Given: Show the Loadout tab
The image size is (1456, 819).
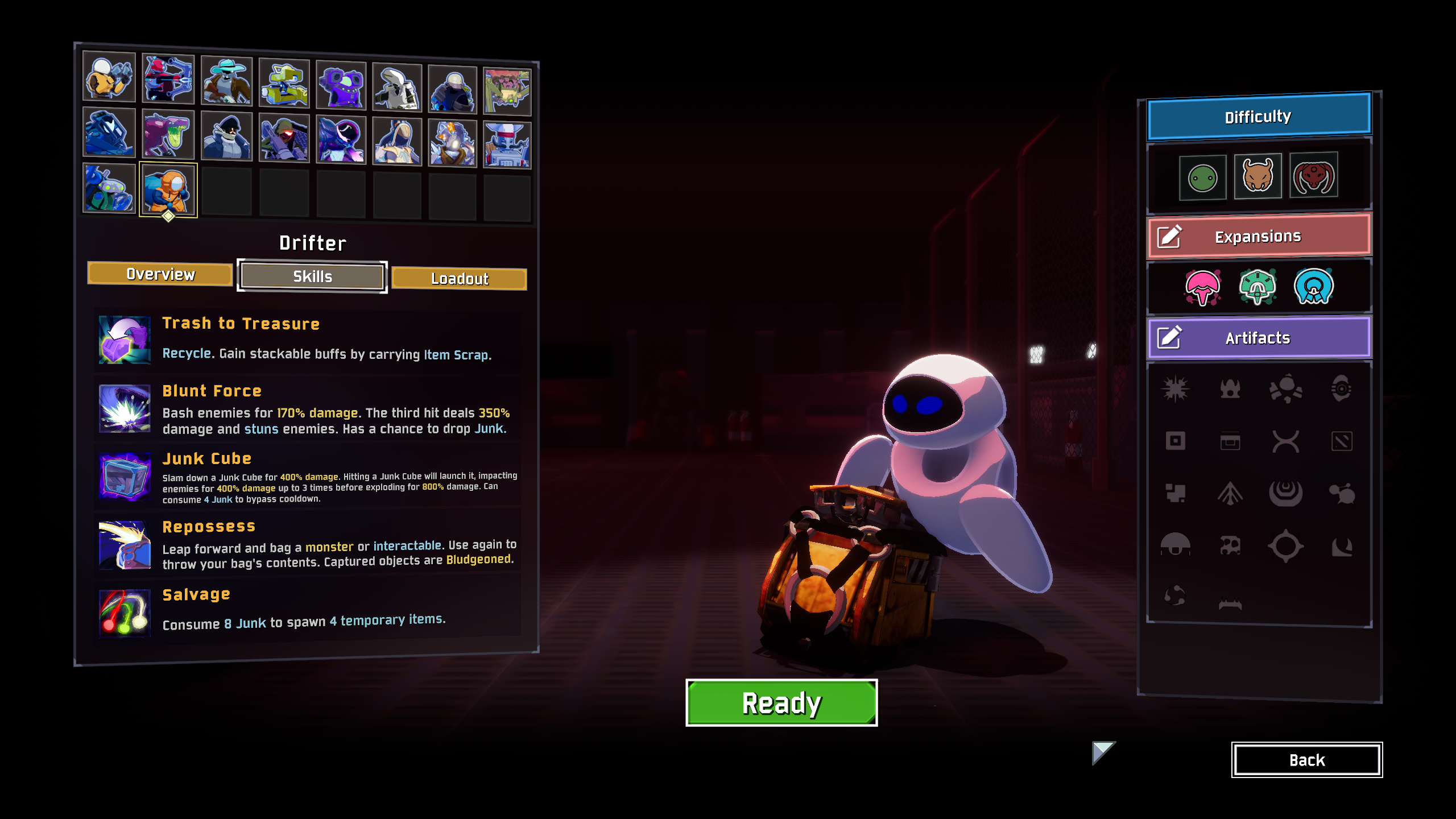Looking at the screenshot, I should pos(459,279).
